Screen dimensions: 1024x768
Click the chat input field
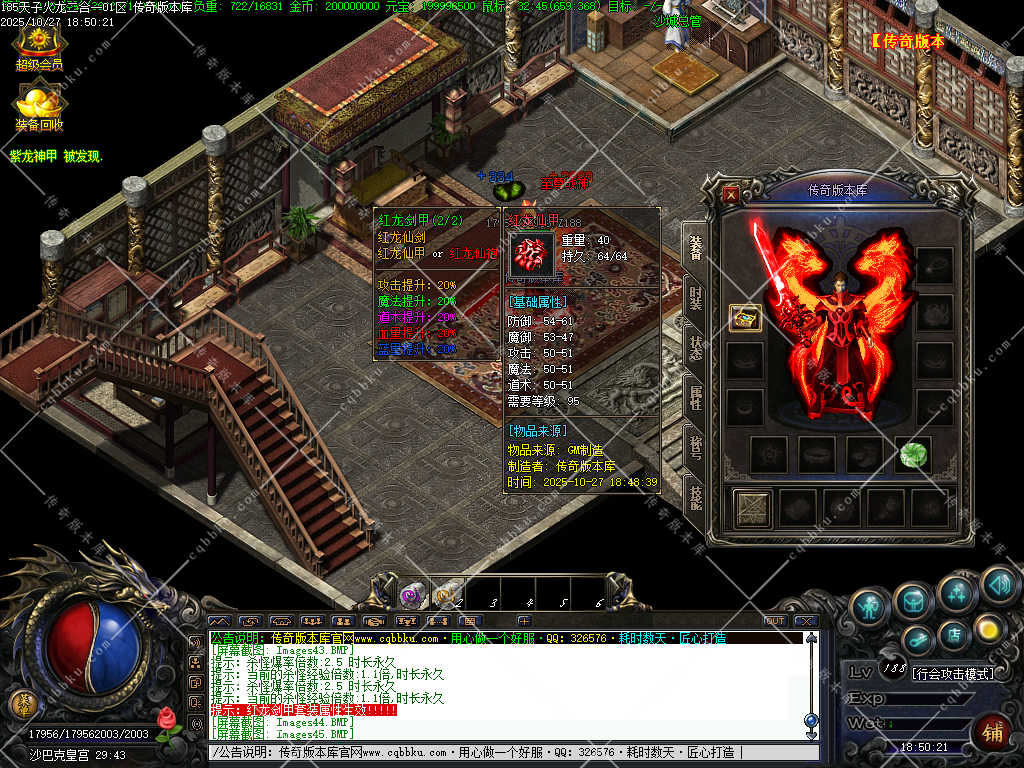500,752
